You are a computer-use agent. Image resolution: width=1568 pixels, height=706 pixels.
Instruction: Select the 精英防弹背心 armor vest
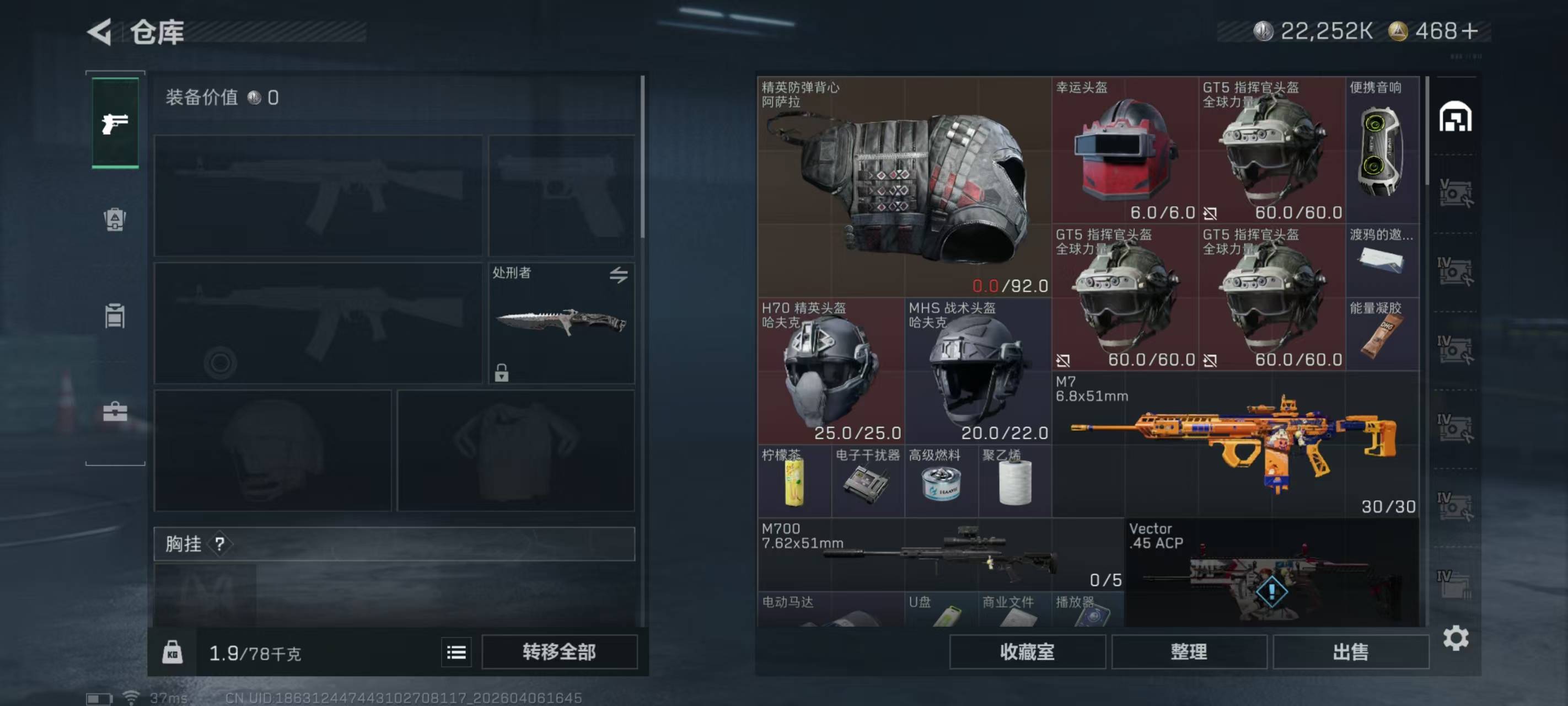coord(903,186)
